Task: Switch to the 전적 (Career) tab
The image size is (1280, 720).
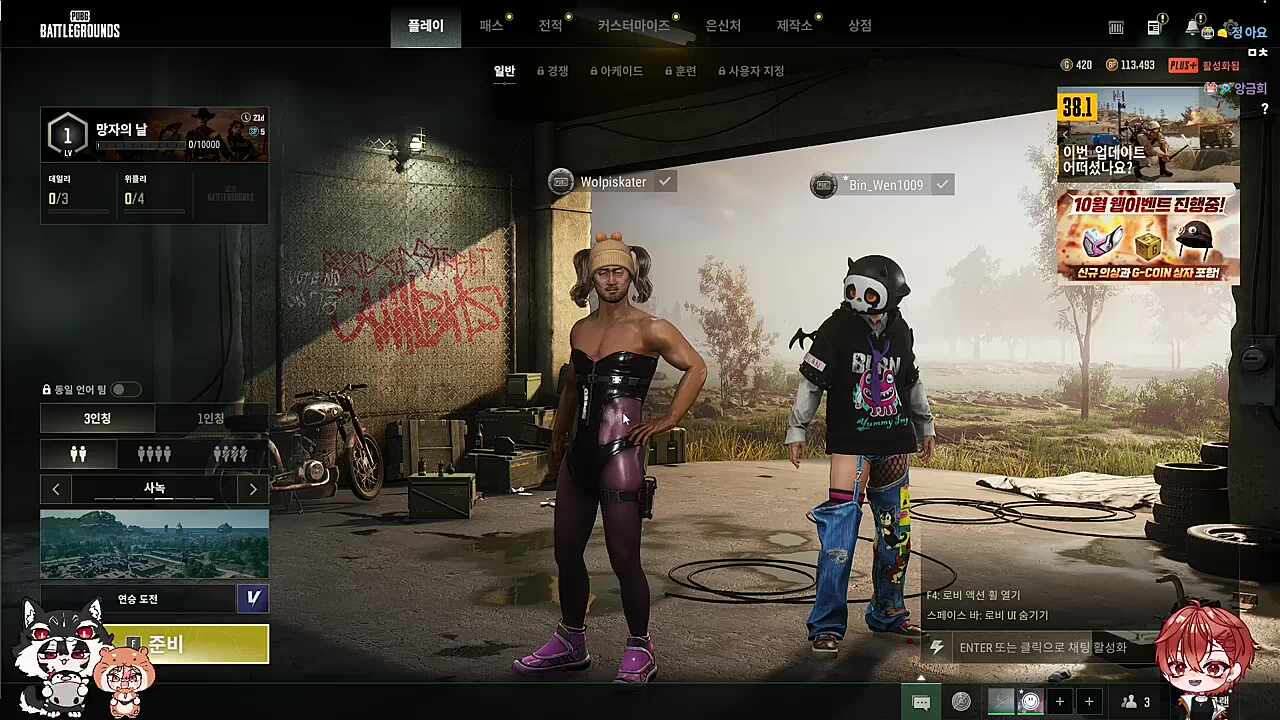Action: point(550,26)
